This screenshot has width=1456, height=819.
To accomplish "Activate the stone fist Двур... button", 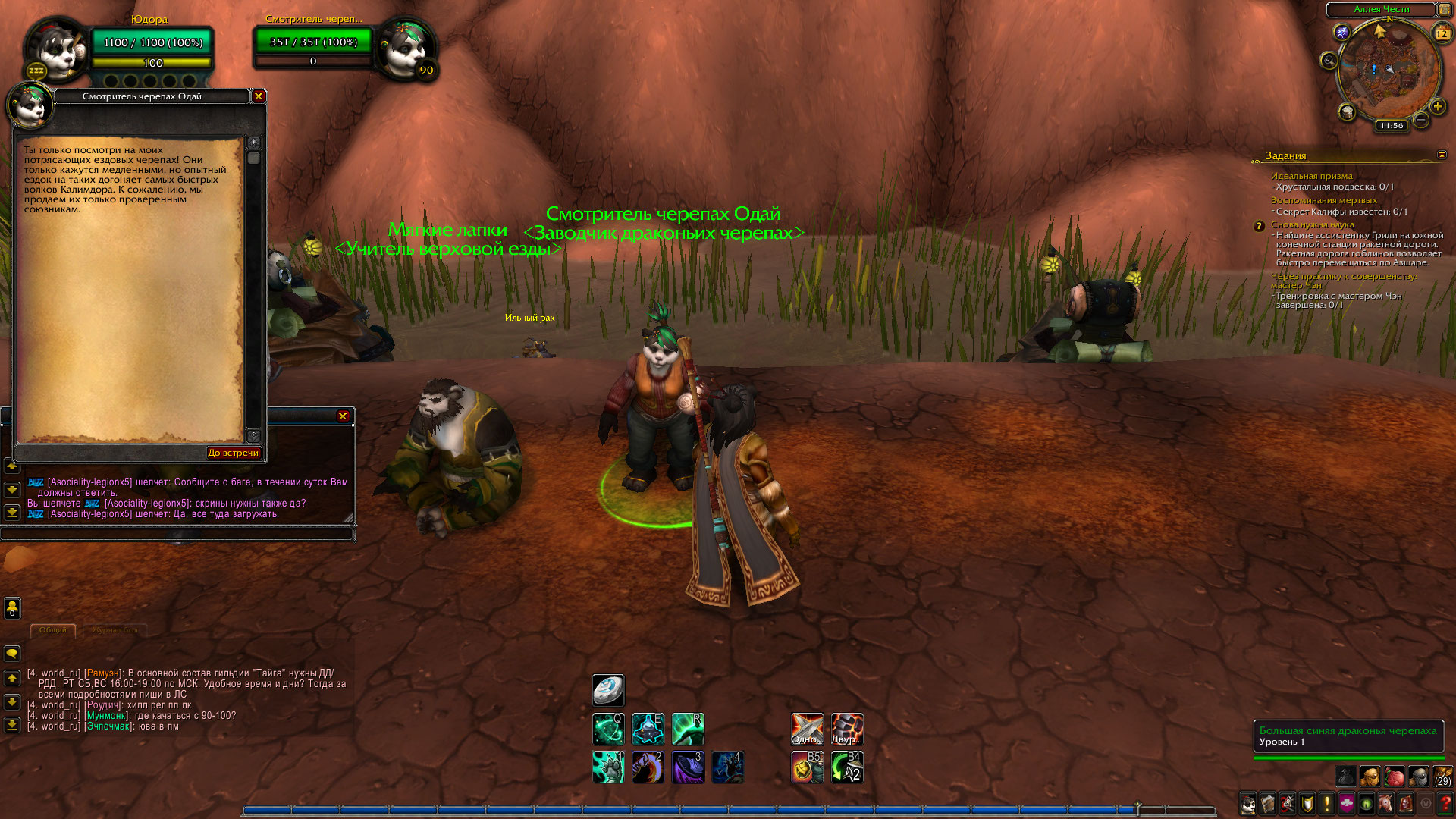I will 847,729.
